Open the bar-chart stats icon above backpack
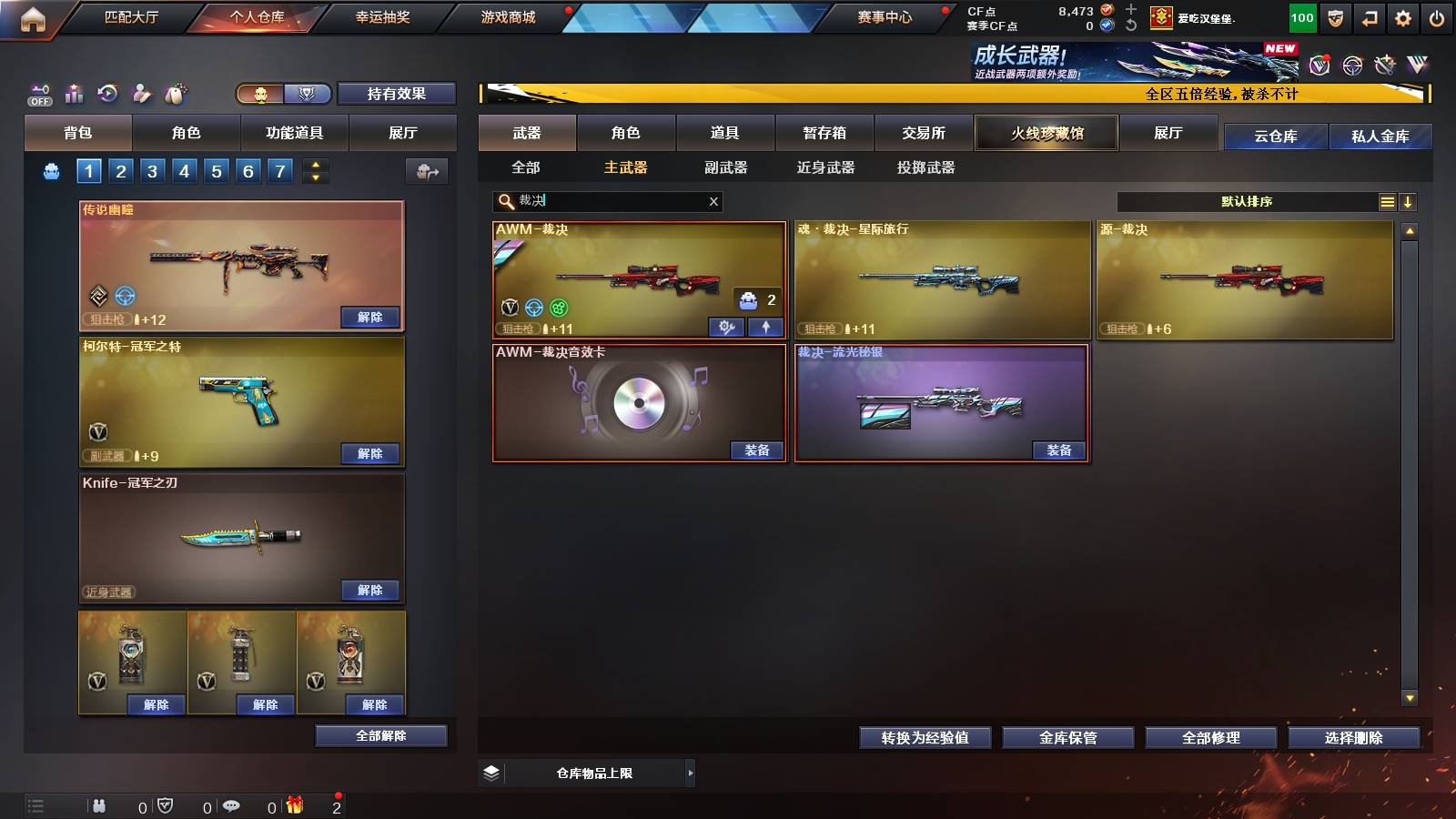Image resolution: width=1456 pixels, height=819 pixels. [x=72, y=93]
